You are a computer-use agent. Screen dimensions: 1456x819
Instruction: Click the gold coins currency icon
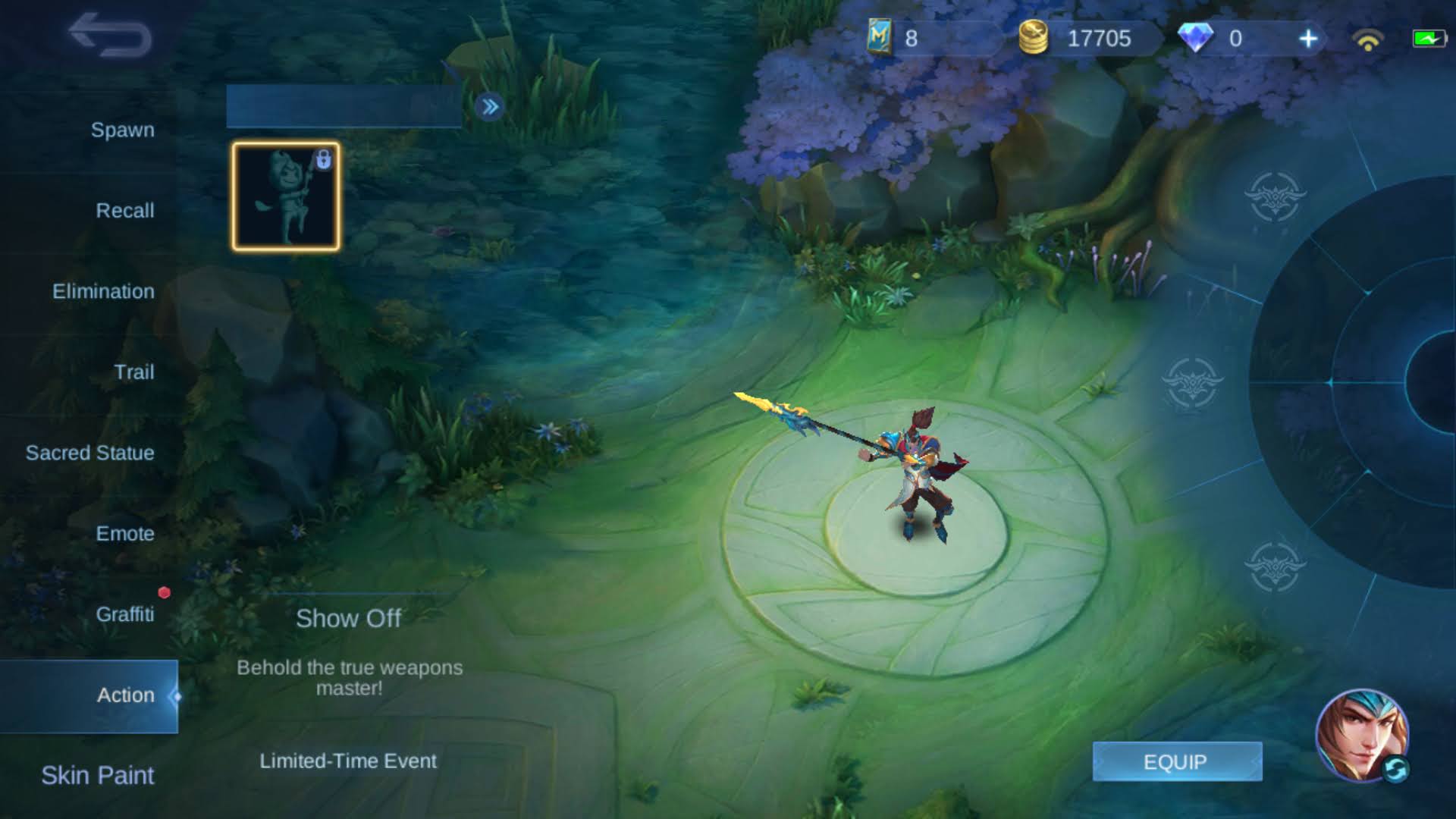click(1034, 38)
